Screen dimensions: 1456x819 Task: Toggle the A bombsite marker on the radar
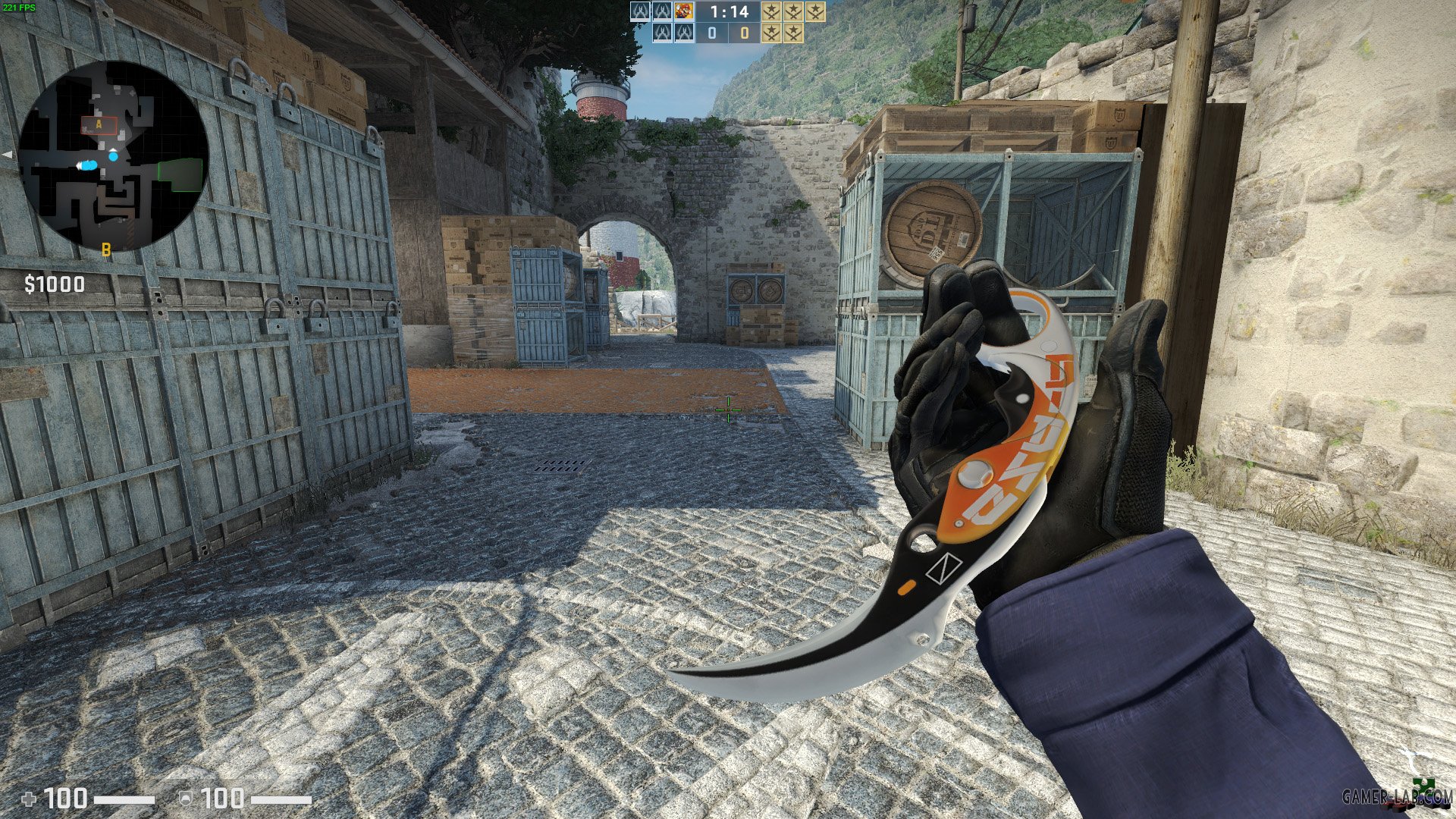click(97, 124)
